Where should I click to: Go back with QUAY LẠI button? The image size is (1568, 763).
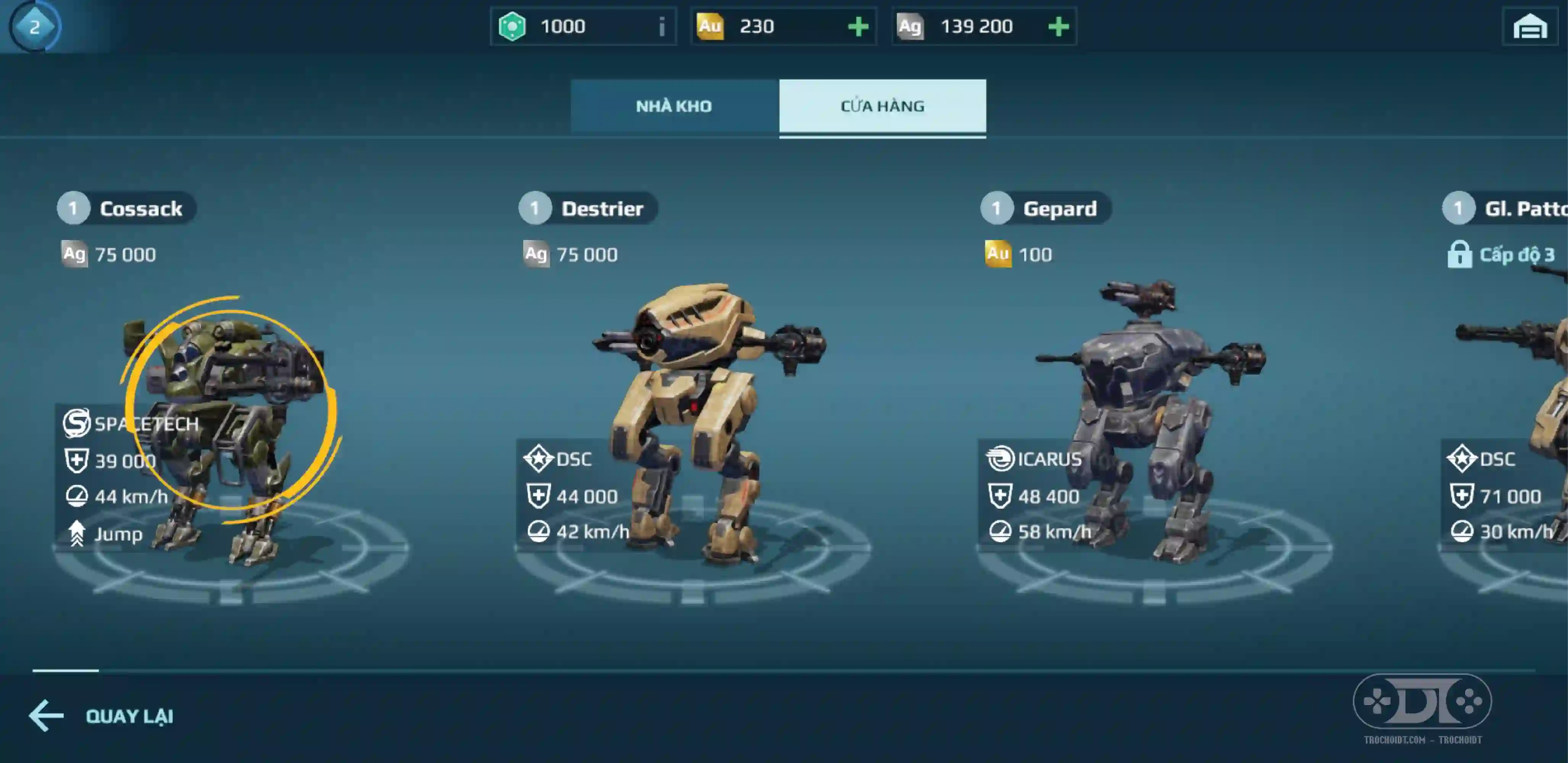[102, 716]
